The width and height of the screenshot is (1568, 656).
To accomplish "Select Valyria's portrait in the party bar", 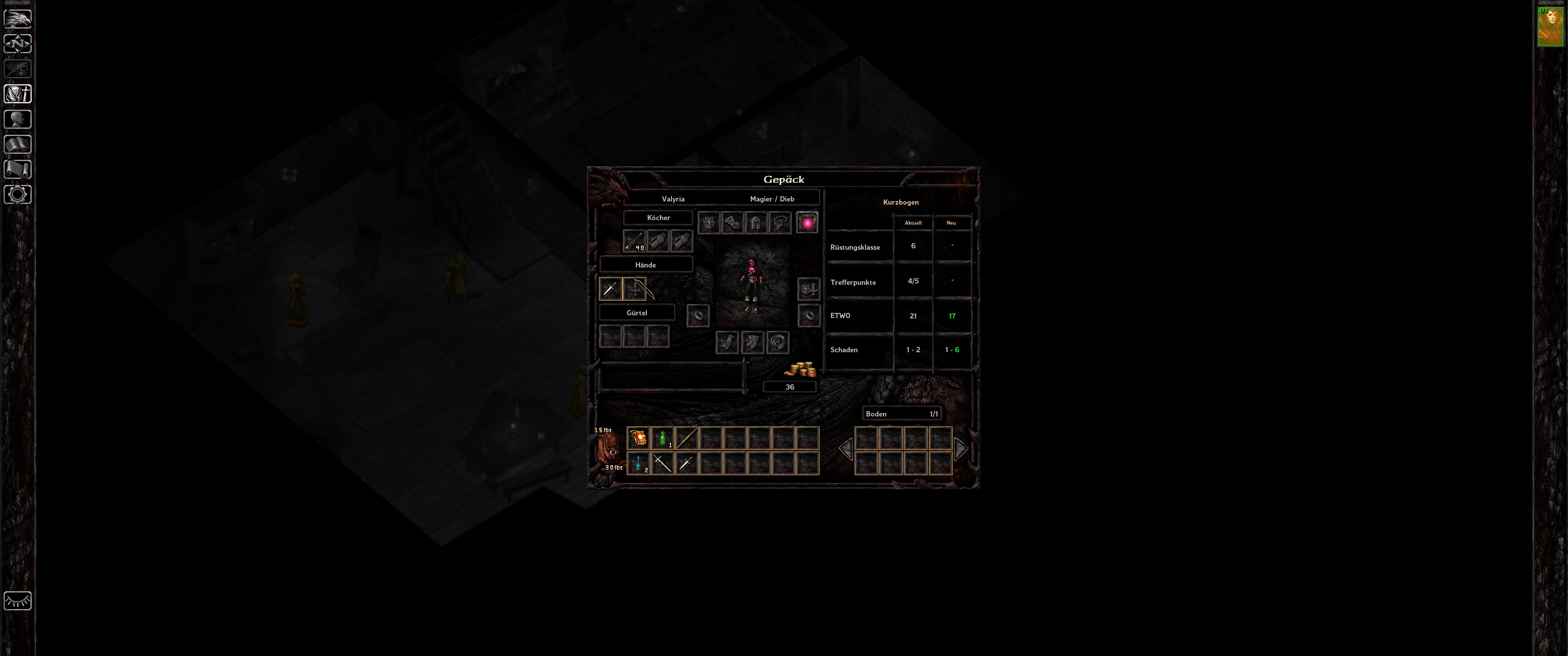I will click(x=1550, y=27).
